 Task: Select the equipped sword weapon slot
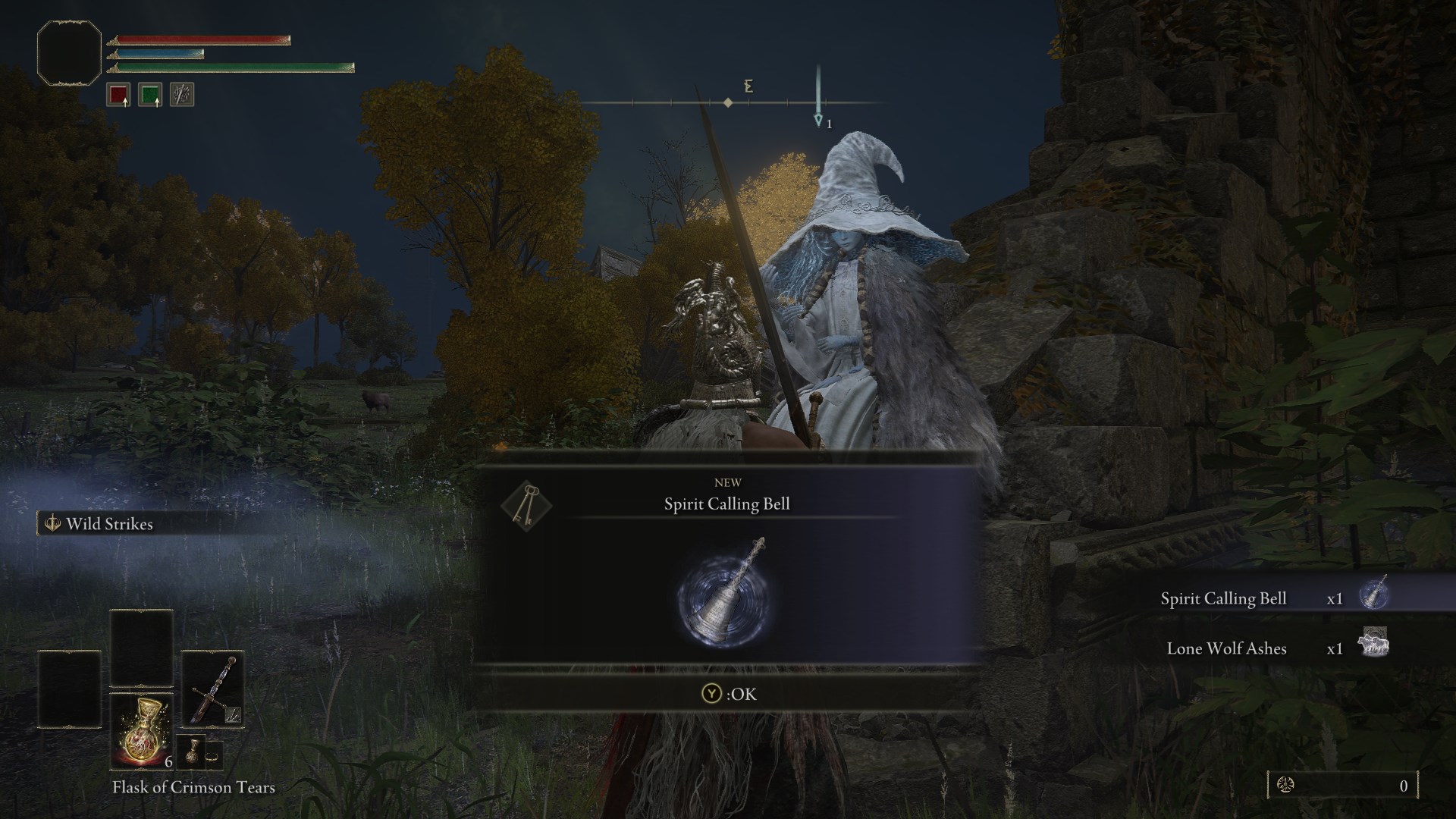(x=212, y=690)
